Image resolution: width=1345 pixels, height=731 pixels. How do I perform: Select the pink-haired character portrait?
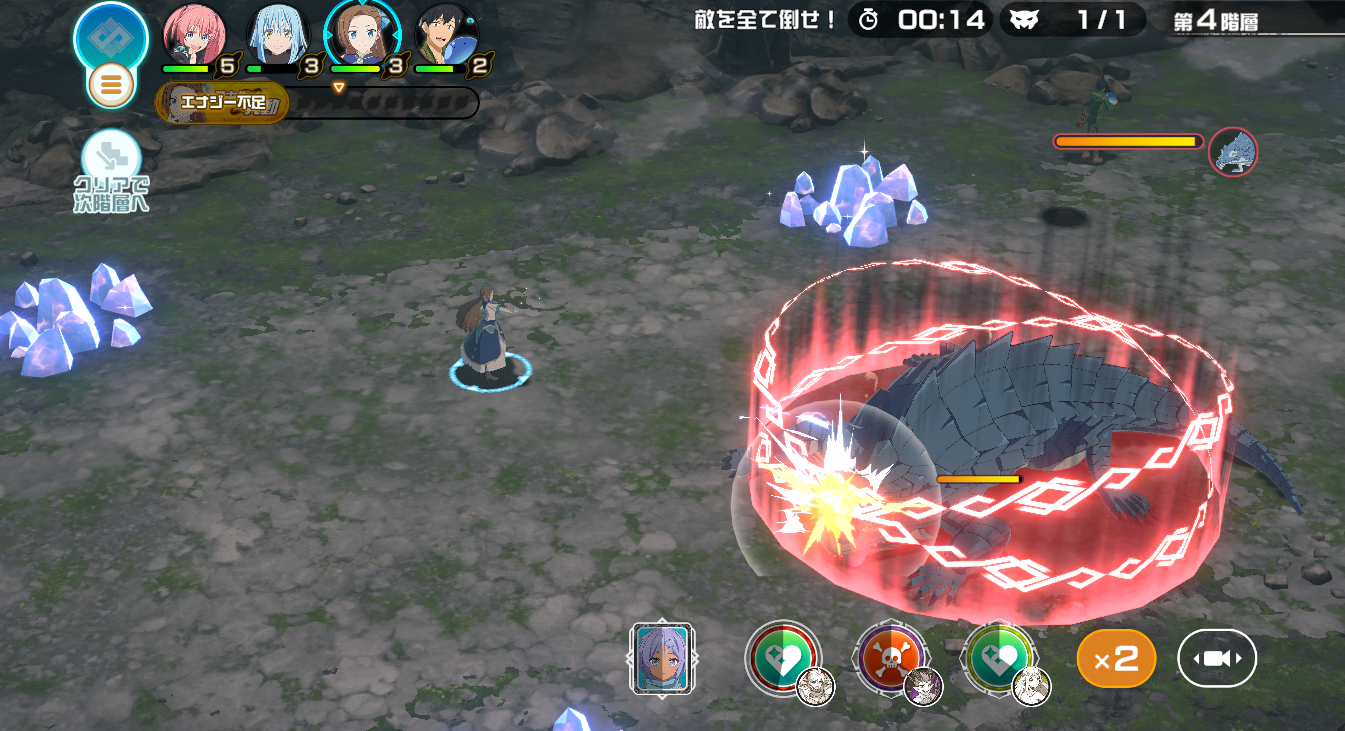[195, 35]
